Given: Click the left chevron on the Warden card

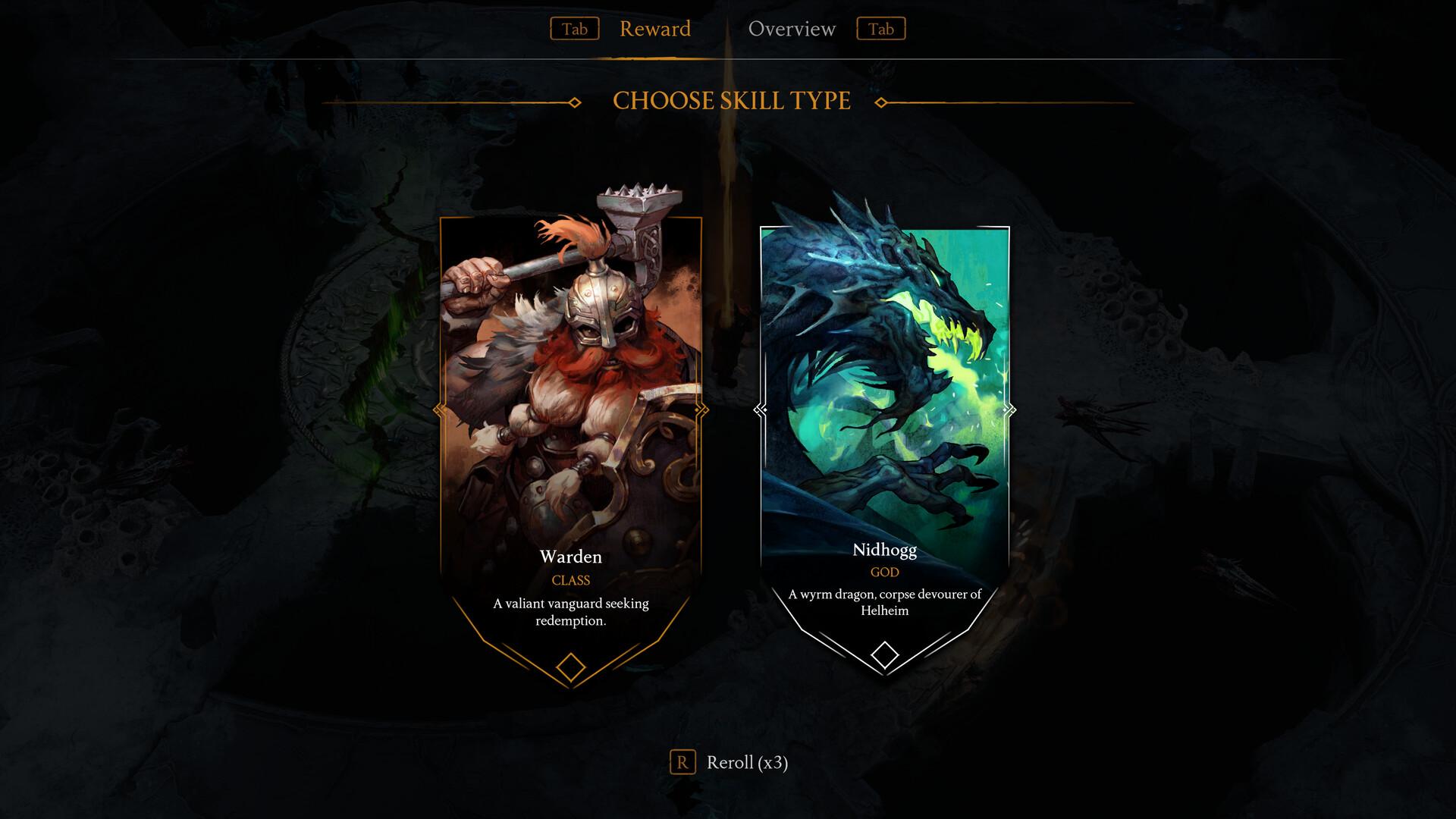Looking at the screenshot, I should point(440,409).
